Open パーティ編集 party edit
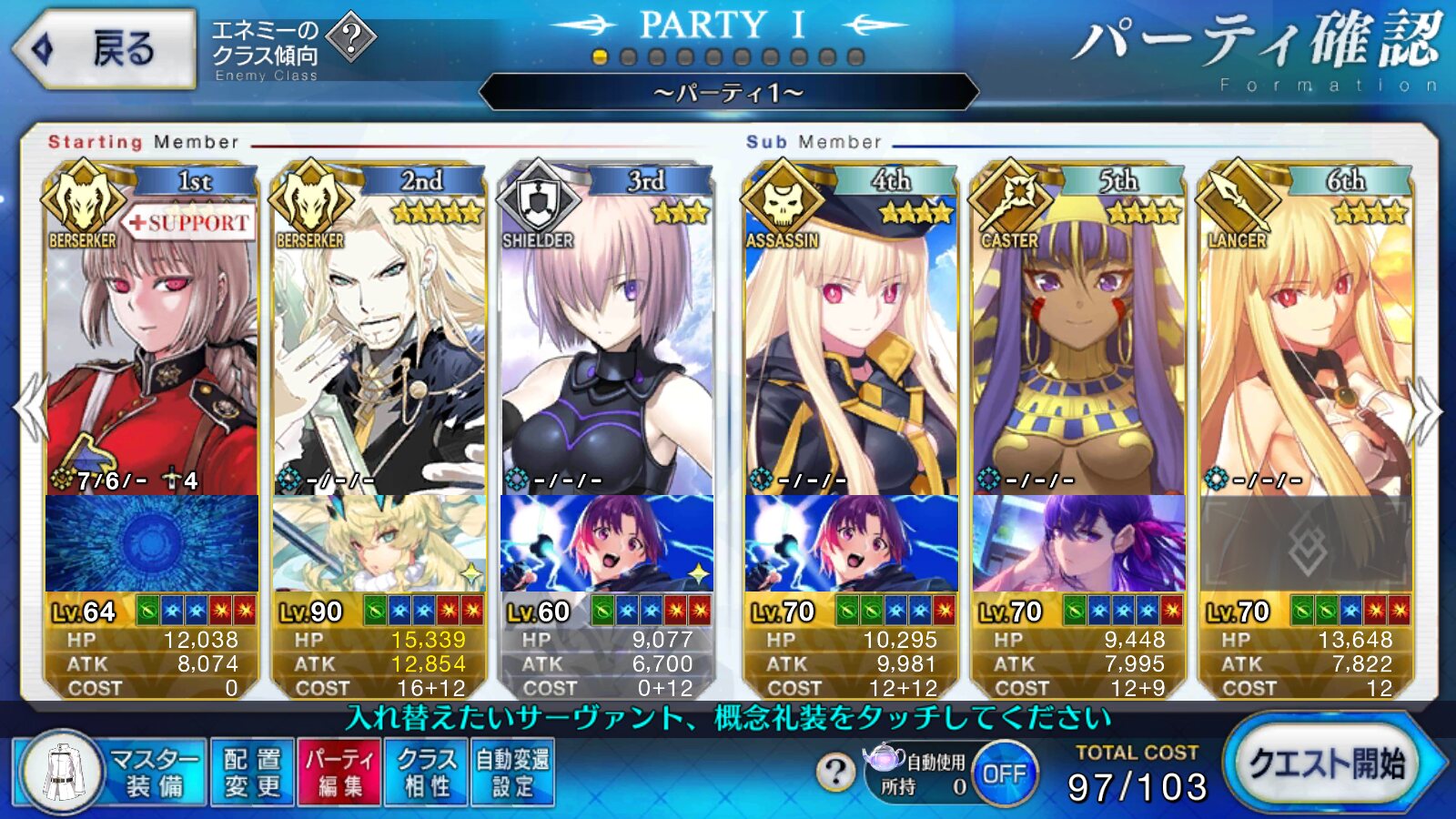Viewport: 1456px width, 819px height. click(339, 772)
